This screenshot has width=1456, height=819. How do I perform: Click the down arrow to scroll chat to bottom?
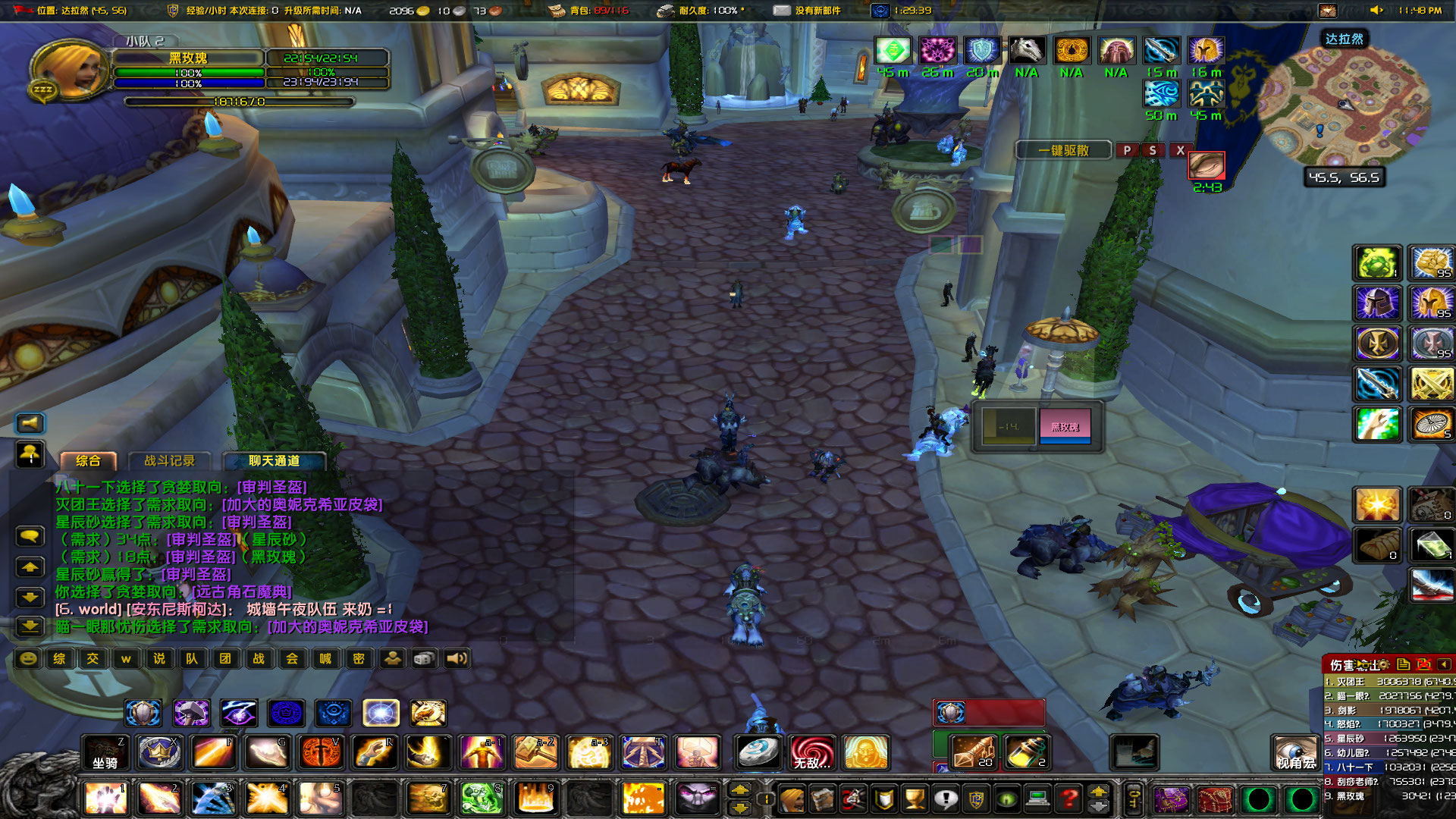click(x=29, y=626)
